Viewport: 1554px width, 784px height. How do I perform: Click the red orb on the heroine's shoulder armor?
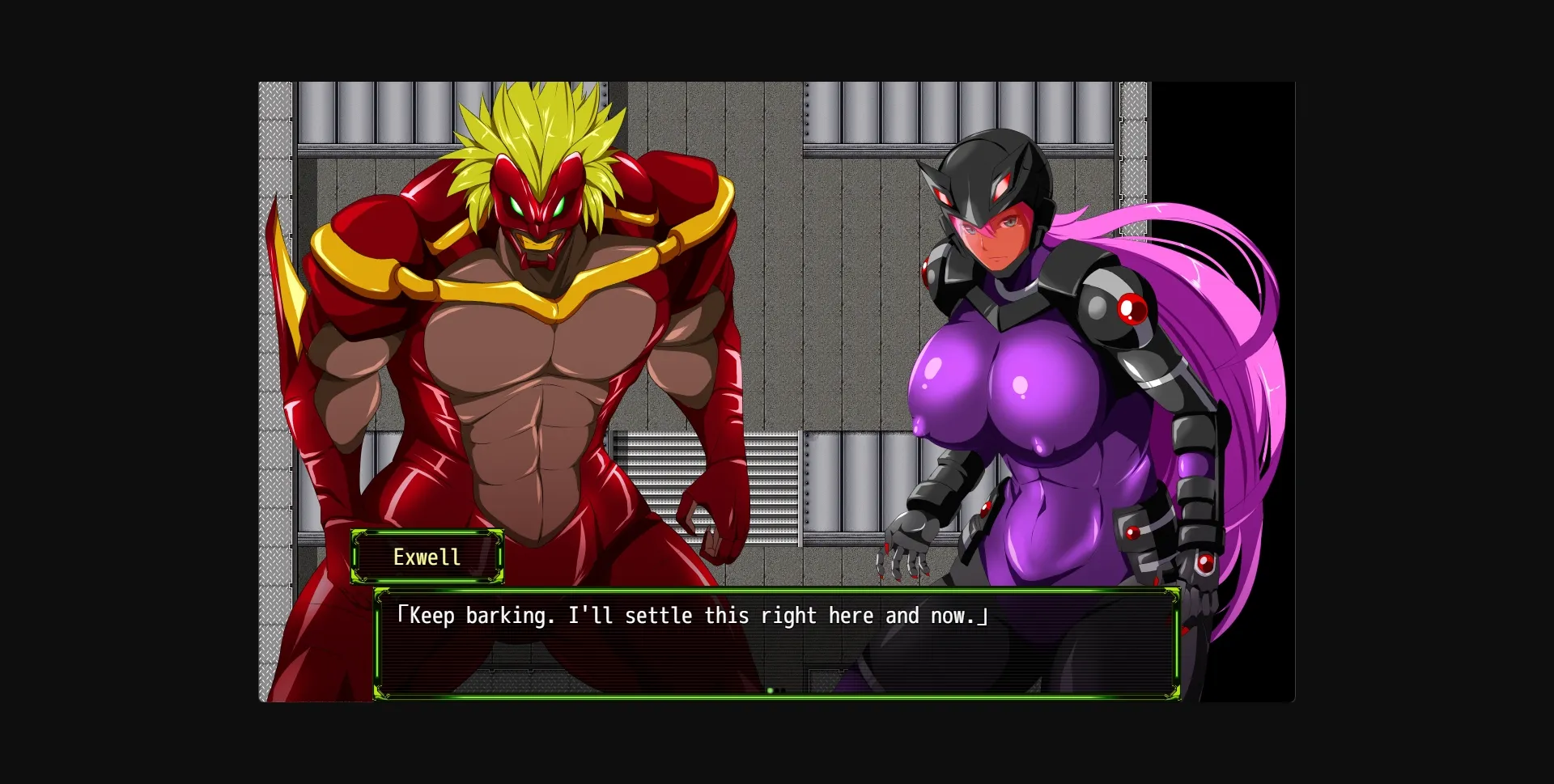[1131, 309]
